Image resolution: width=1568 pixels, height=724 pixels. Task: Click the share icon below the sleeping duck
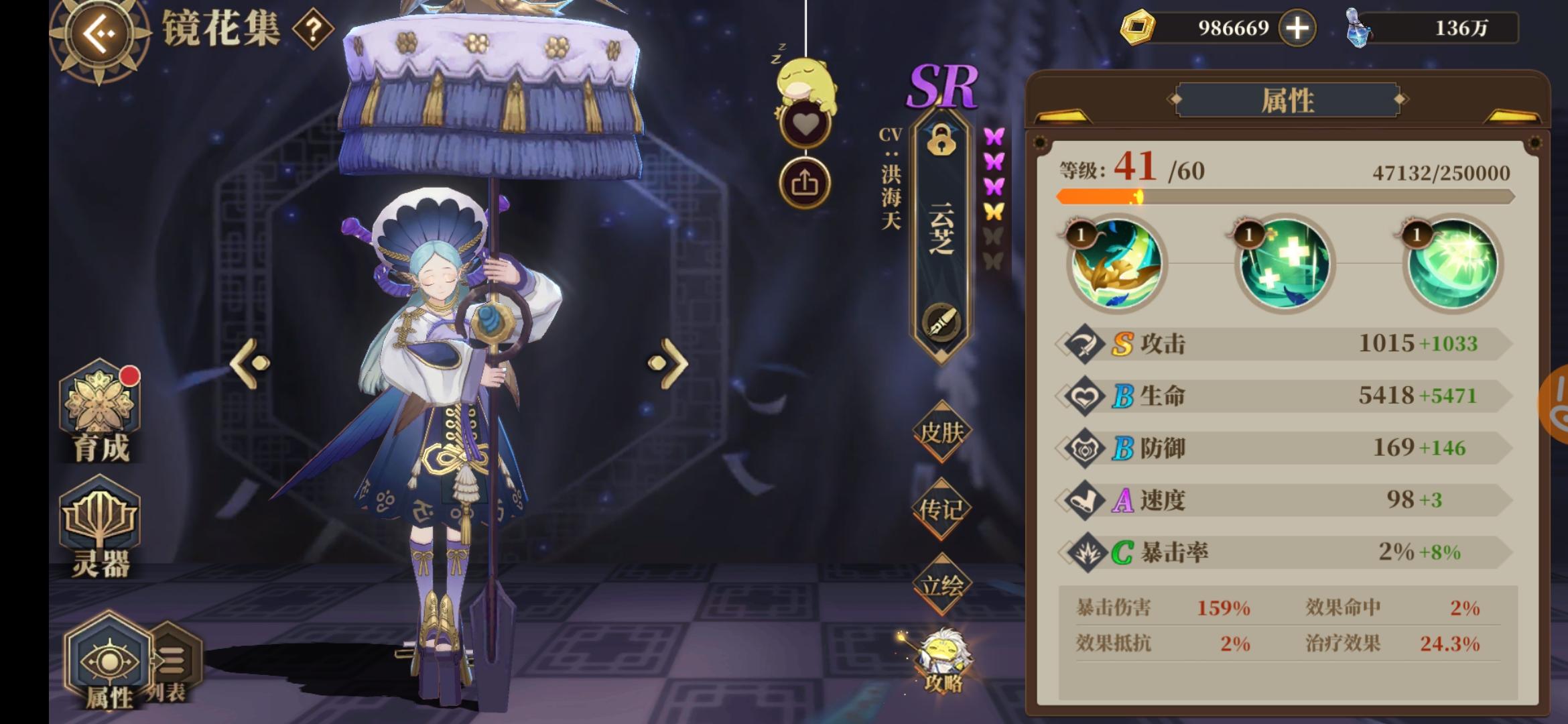coord(805,182)
